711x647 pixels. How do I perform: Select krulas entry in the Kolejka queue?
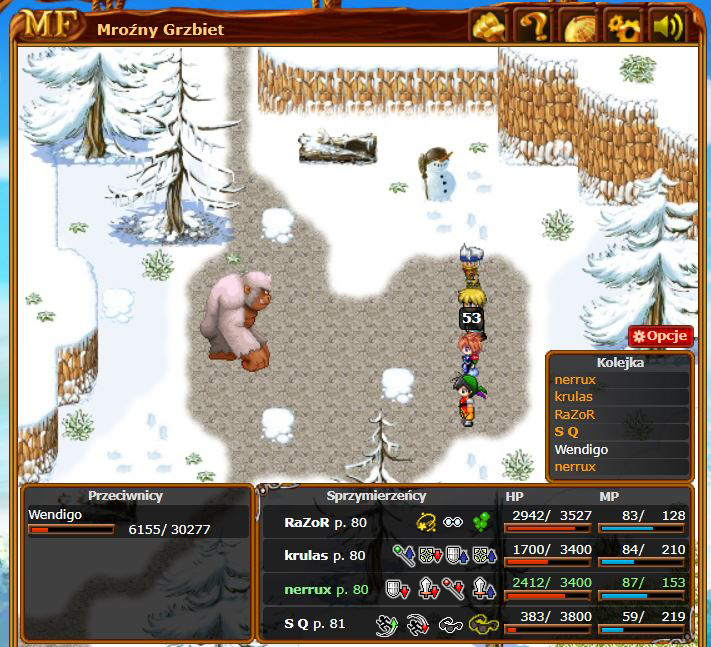(574, 396)
